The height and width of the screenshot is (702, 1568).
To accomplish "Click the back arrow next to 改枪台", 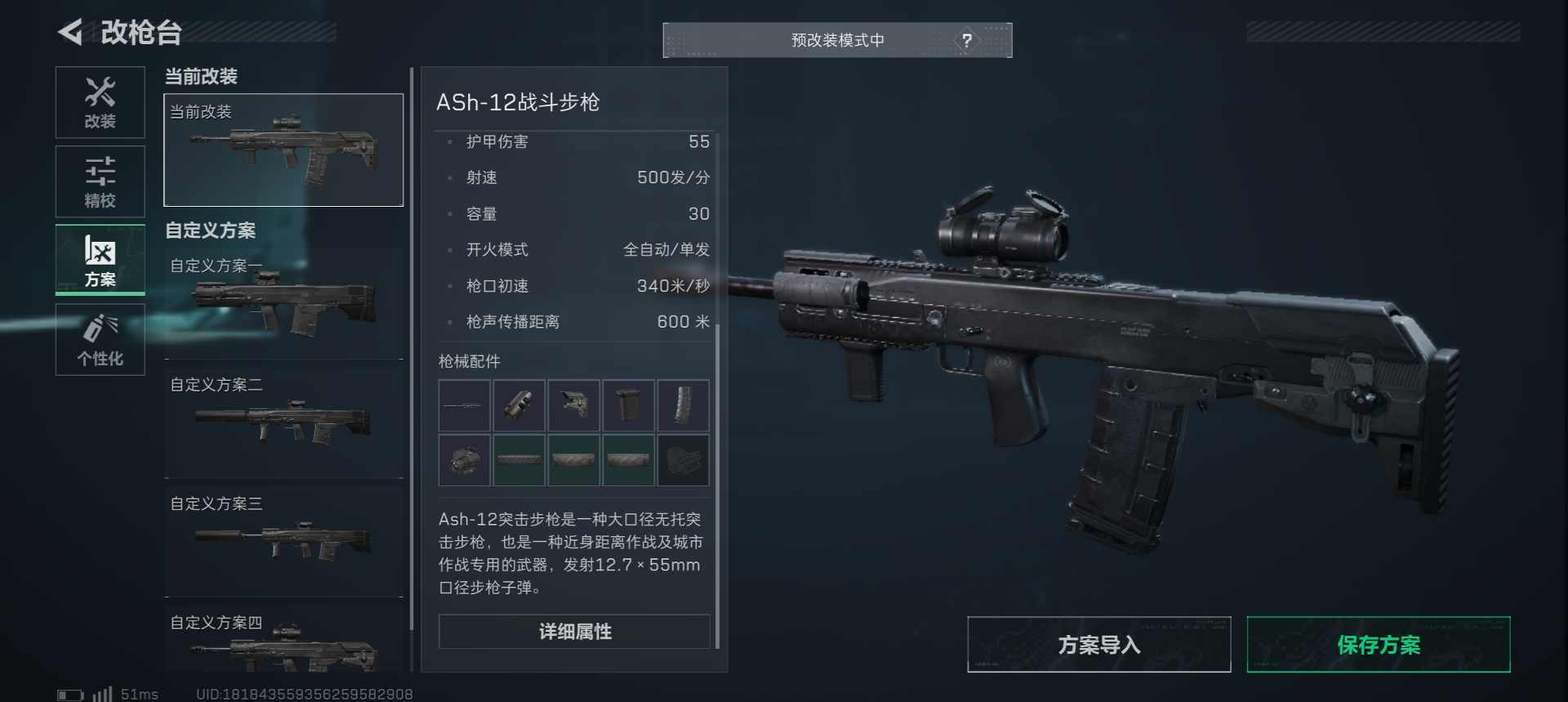I will (69, 32).
